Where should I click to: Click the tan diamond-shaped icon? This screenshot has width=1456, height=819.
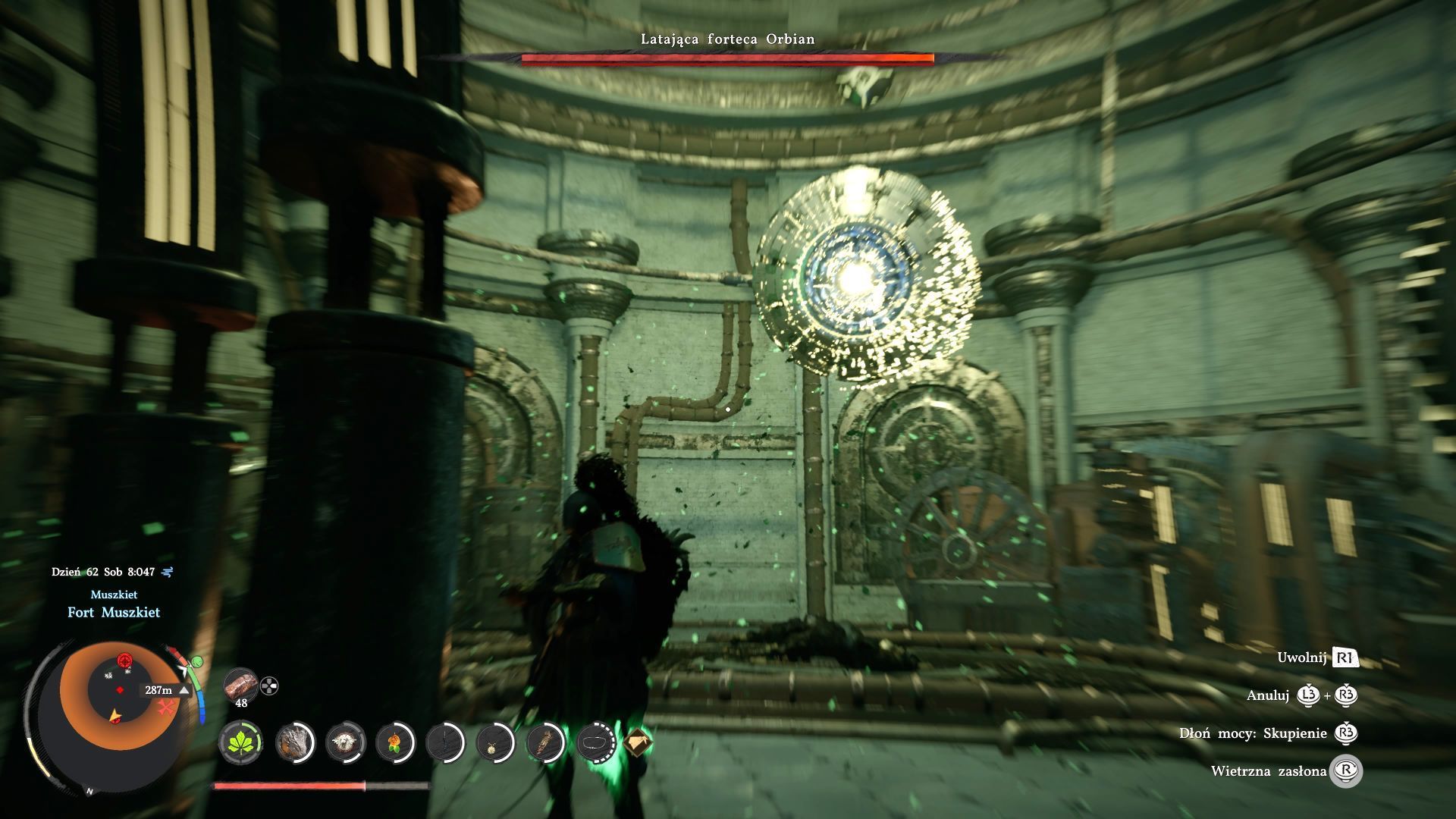point(637,741)
